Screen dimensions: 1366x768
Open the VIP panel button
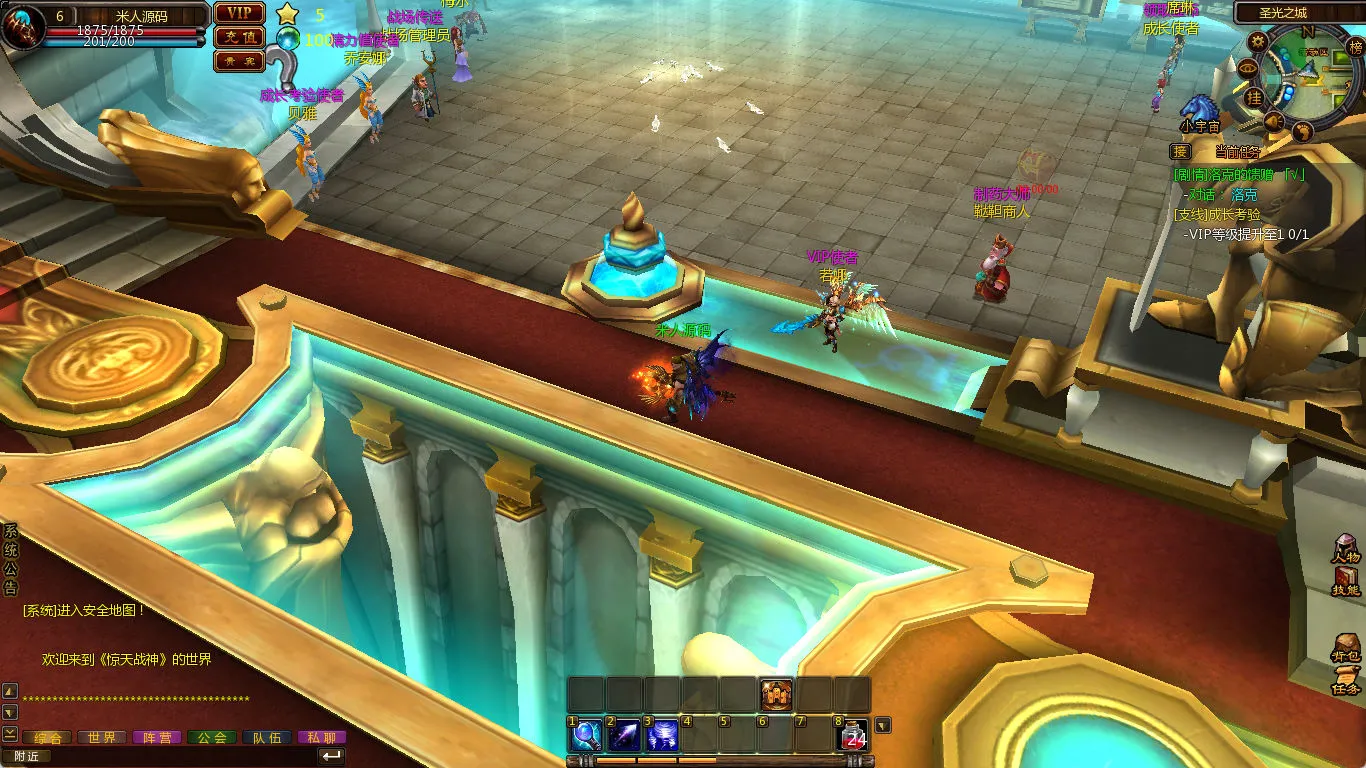coord(239,13)
